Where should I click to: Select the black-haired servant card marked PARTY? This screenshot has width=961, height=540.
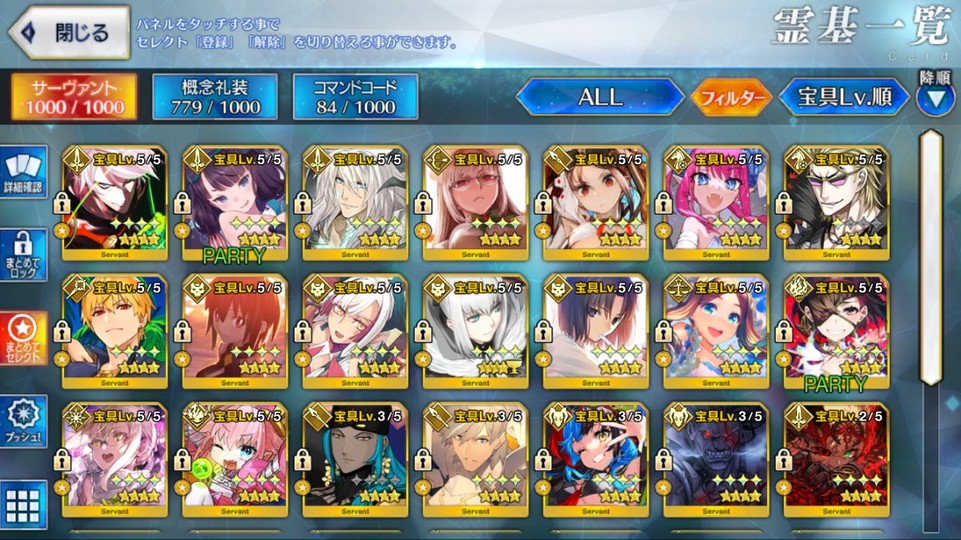point(235,203)
